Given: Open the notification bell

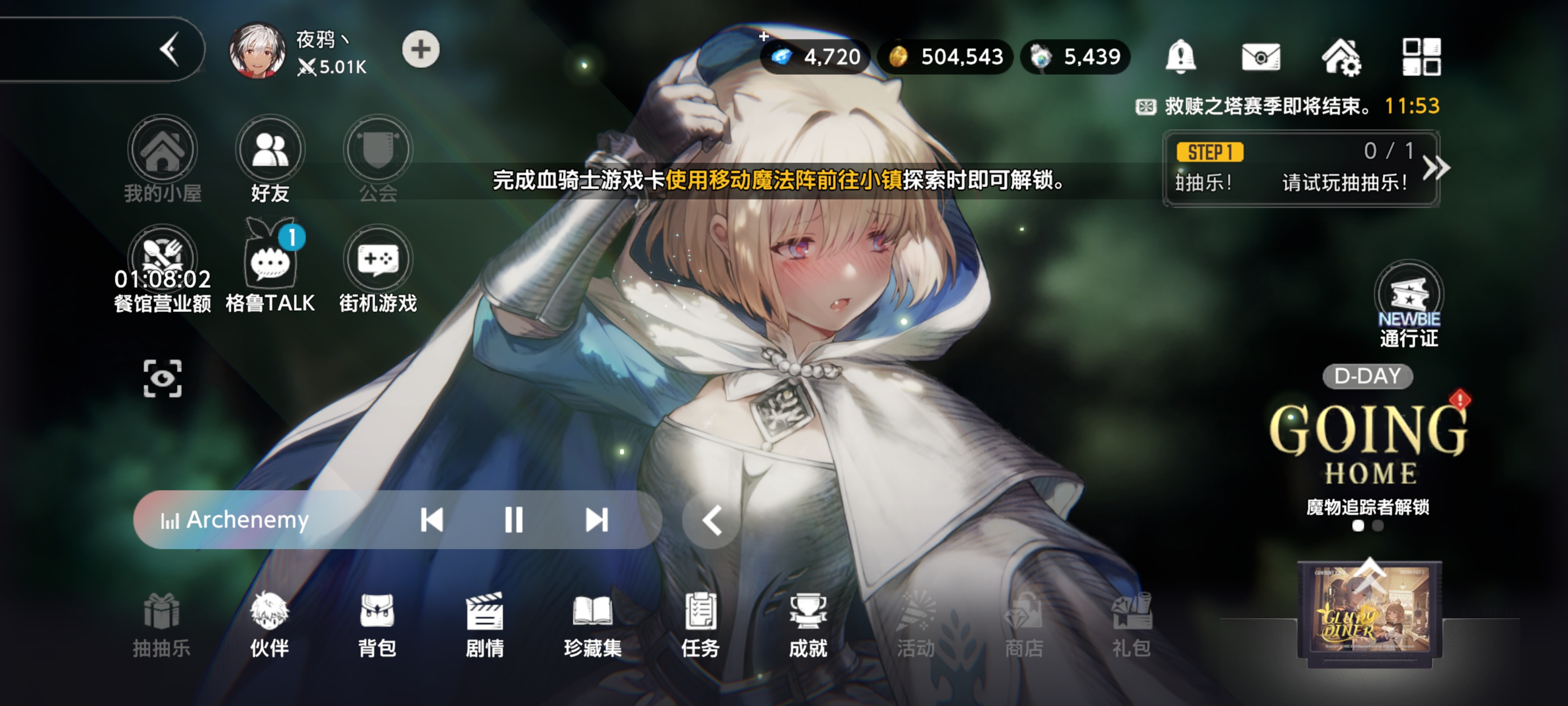Looking at the screenshot, I should point(1180,56).
